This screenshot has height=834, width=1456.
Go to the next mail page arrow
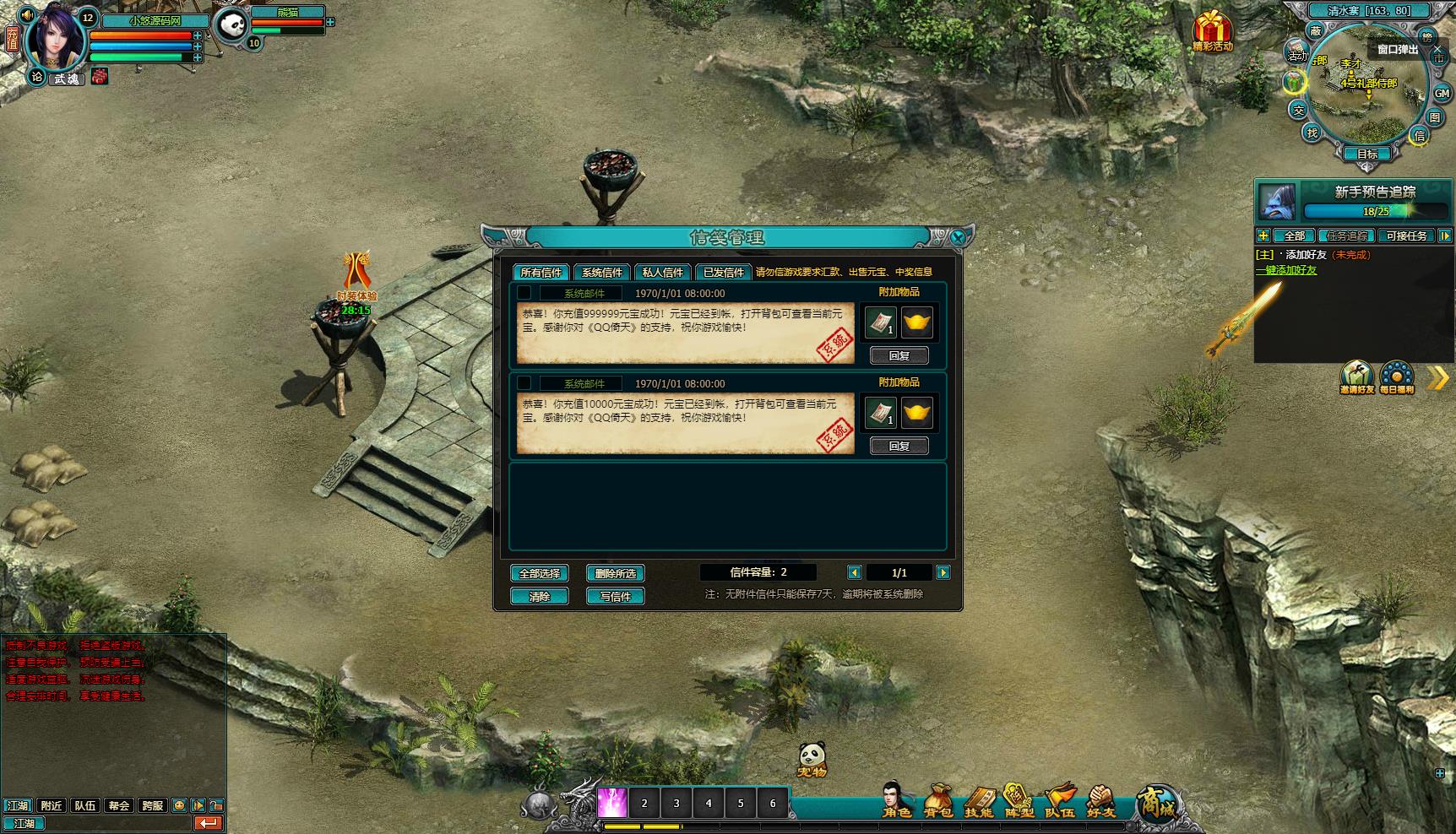pos(943,572)
